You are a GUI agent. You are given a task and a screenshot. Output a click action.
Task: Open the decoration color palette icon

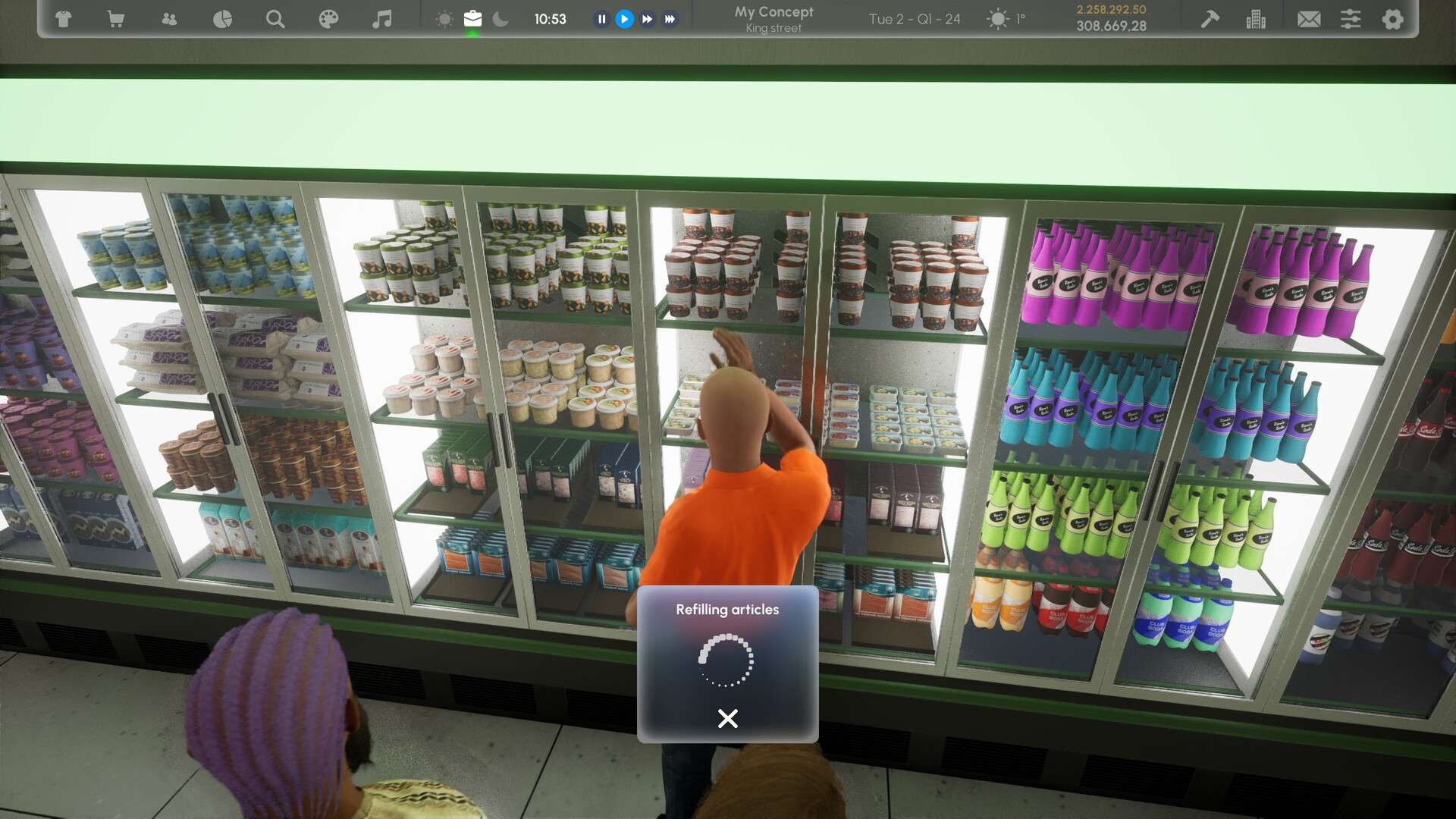329,19
